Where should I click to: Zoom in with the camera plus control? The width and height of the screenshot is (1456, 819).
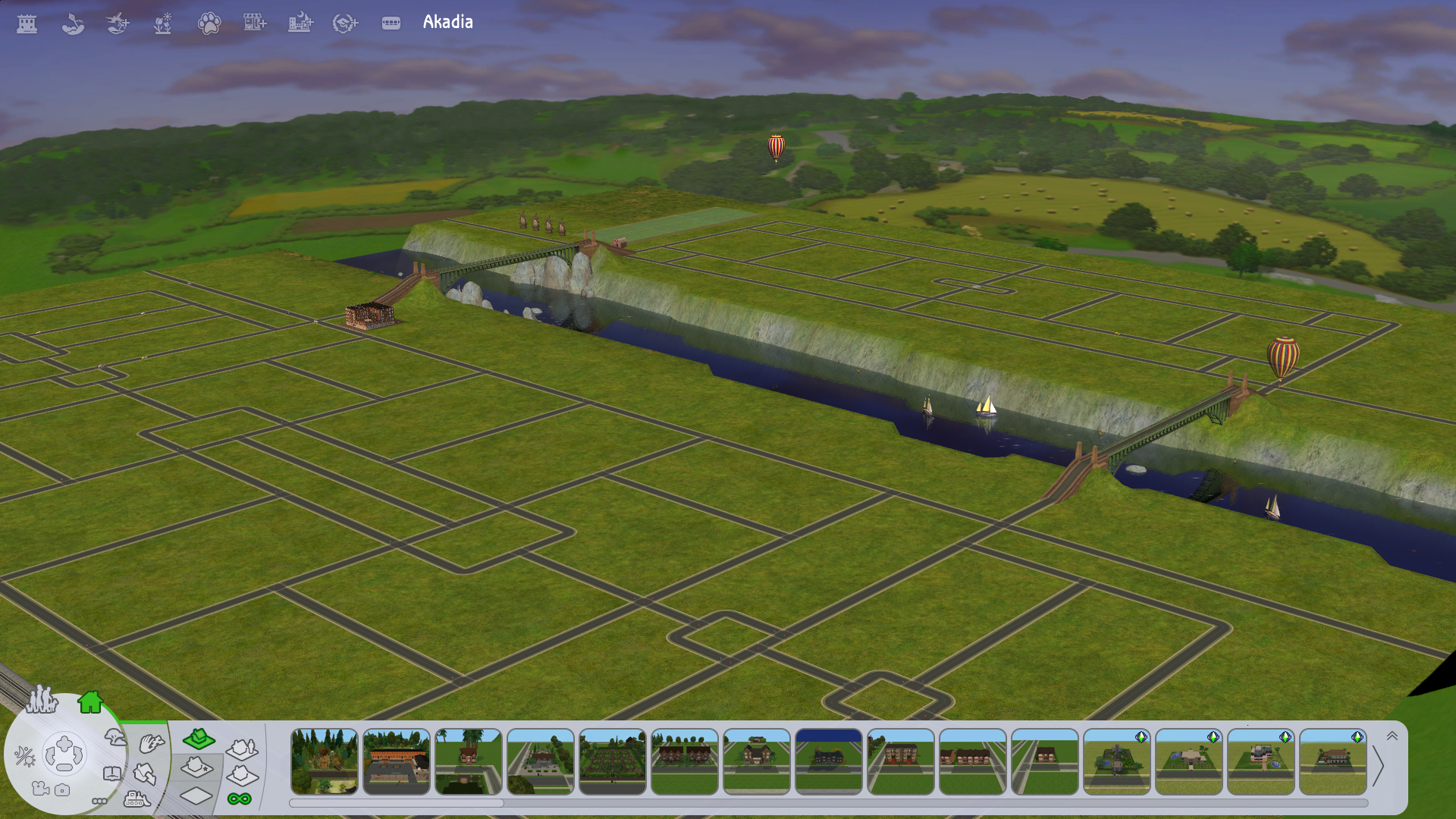(x=64, y=742)
